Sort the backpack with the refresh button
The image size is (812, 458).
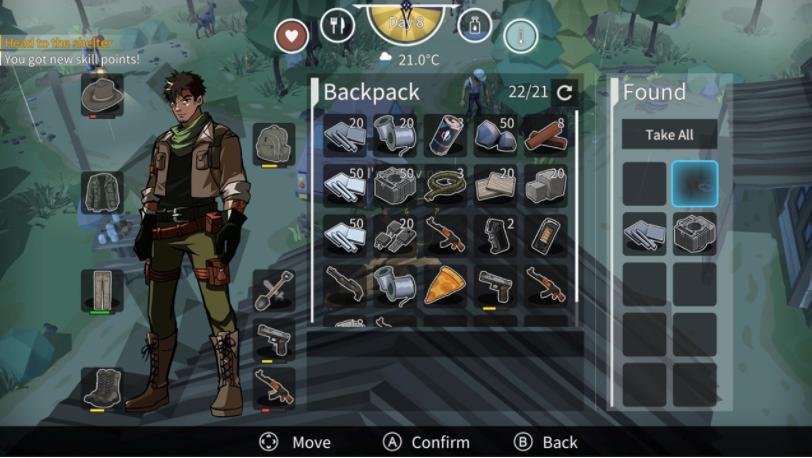565,93
